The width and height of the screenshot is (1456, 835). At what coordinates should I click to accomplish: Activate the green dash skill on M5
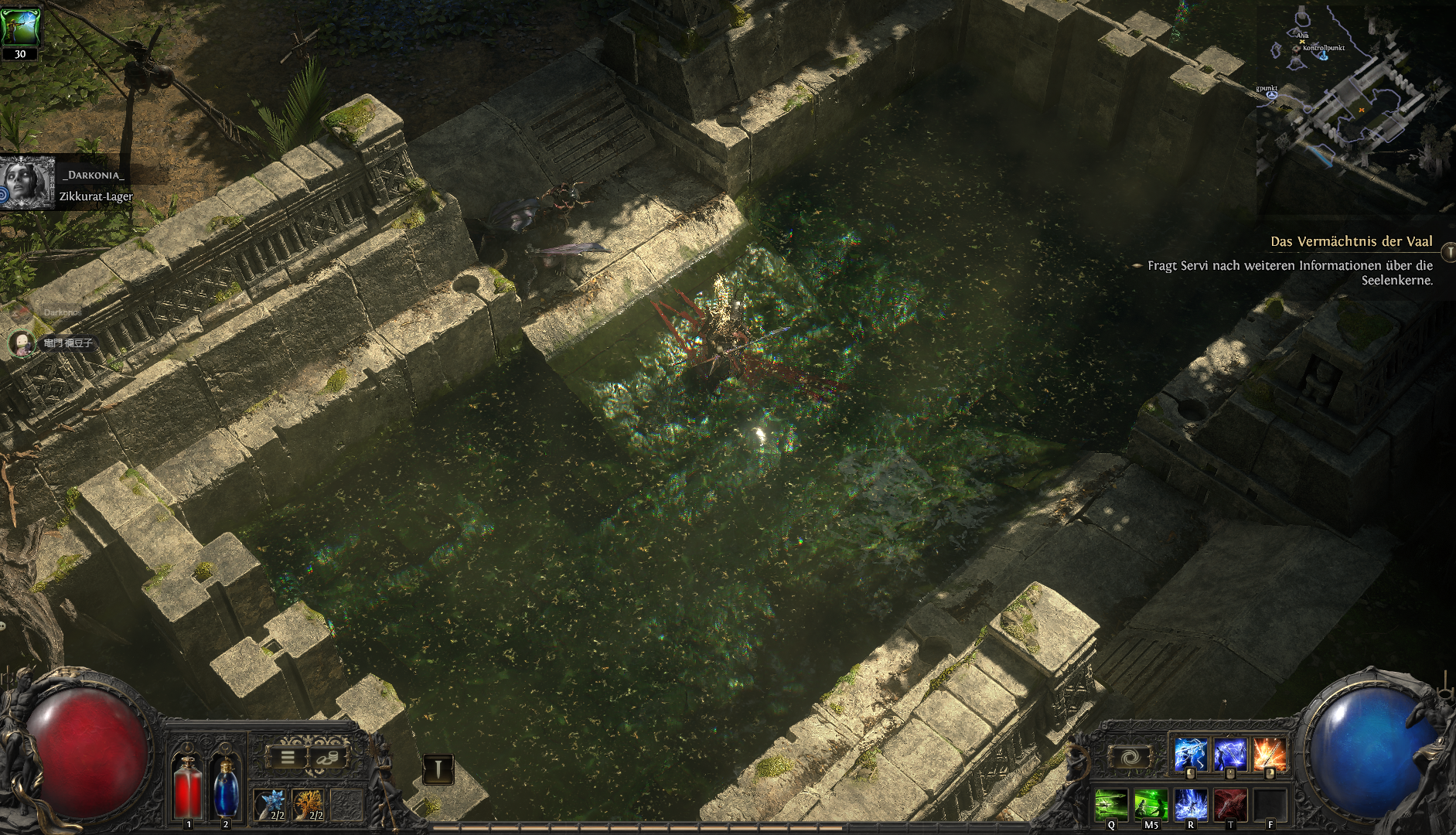(1151, 804)
